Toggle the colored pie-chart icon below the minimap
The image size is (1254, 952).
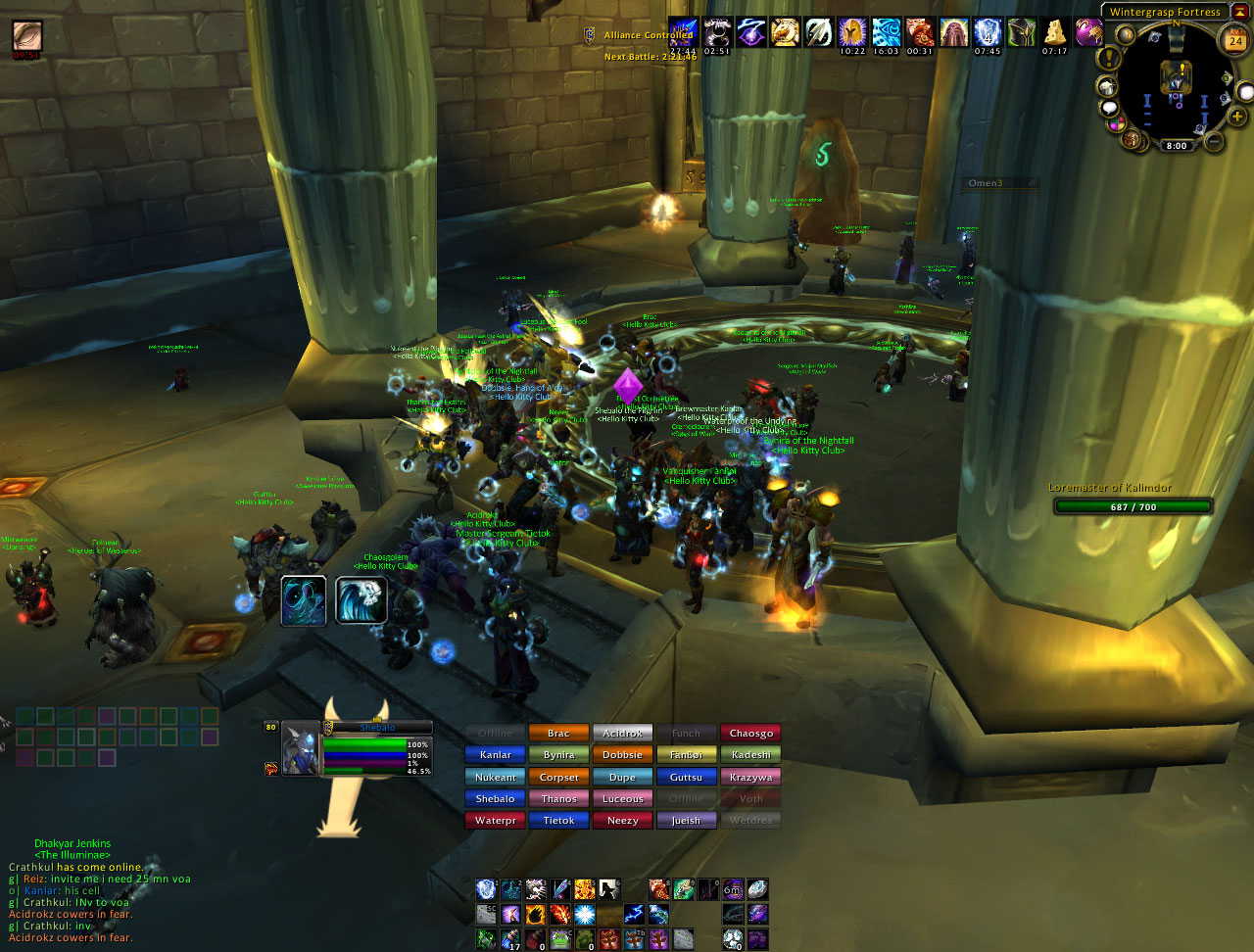point(1115,121)
